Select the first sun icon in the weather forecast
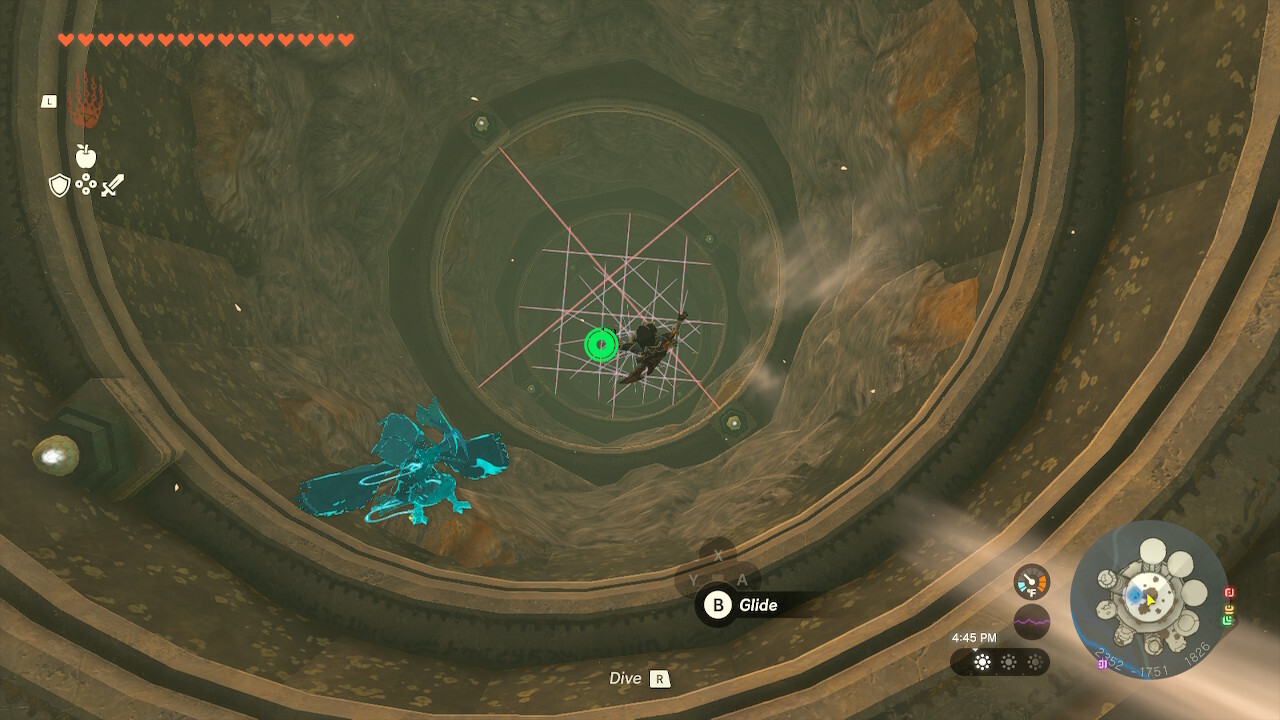The width and height of the screenshot is (1280, 720). click(983, 662)
